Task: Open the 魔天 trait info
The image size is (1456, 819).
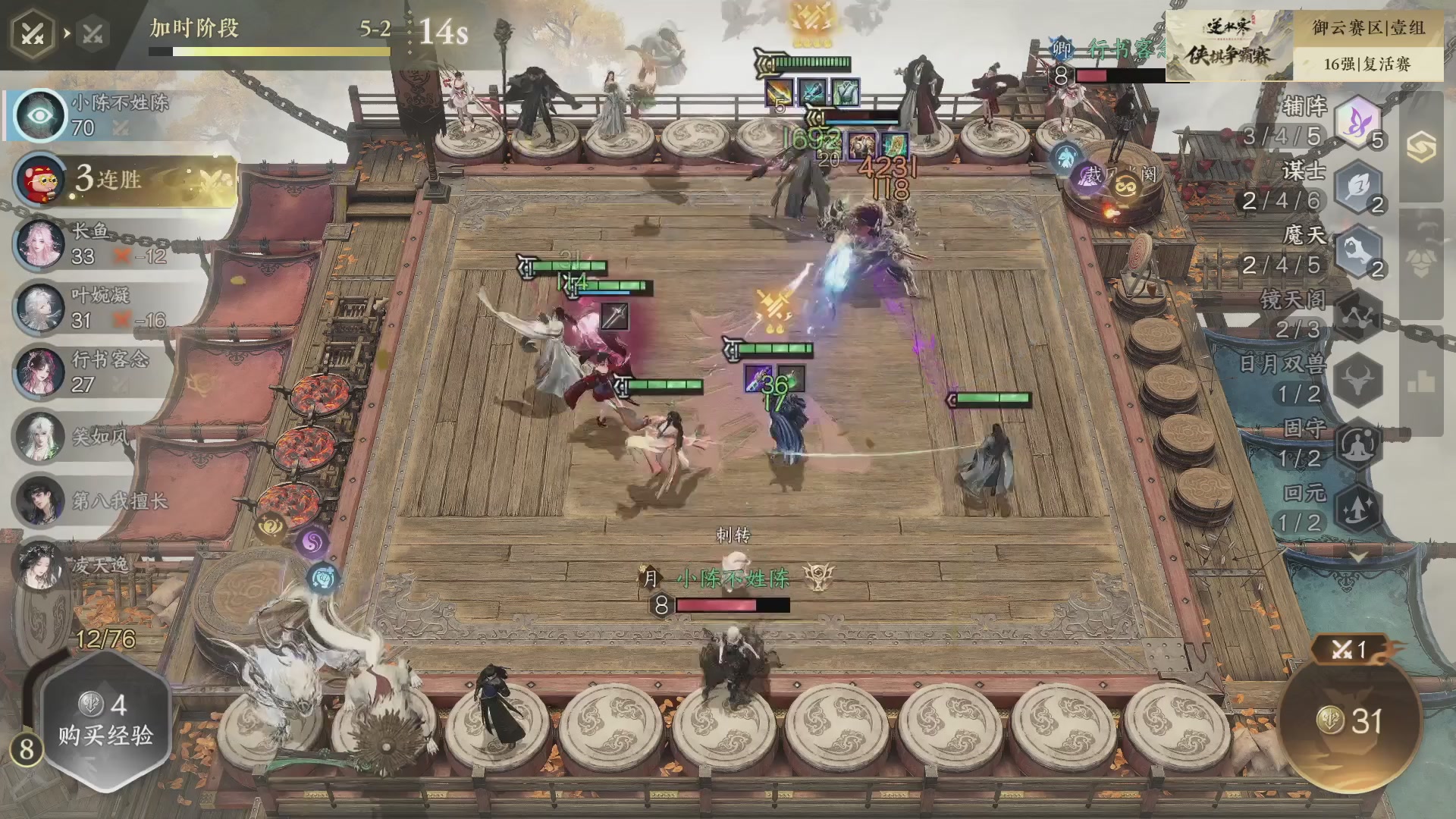Action: tap(1357, 250)
